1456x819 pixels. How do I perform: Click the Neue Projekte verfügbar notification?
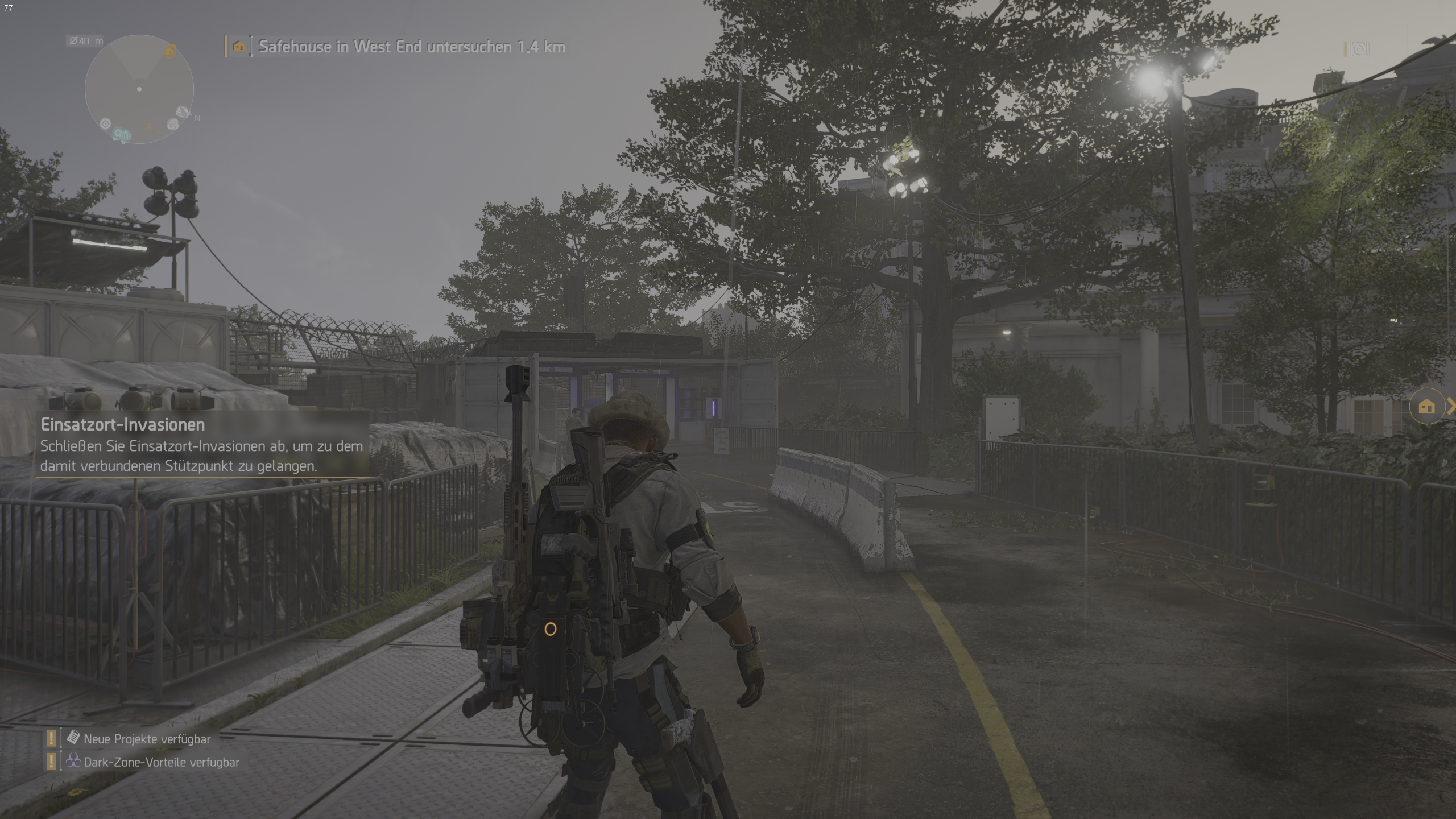[146, 739]
